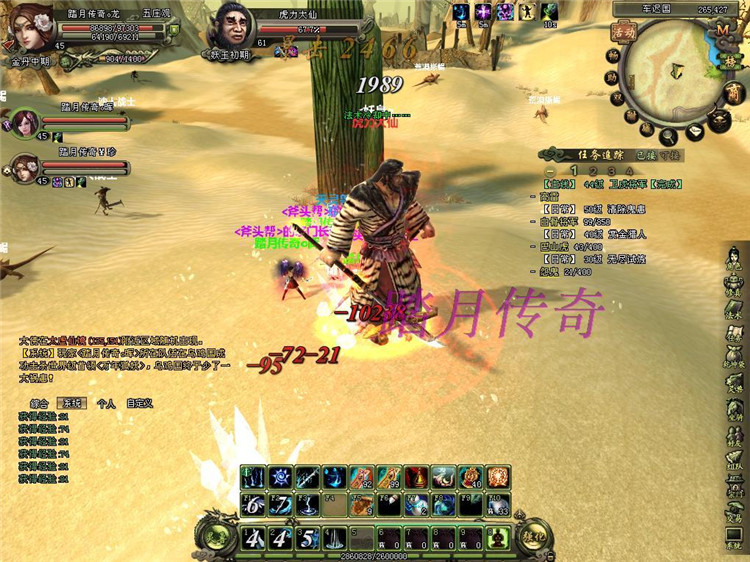Open the 自定义 custom chat tab
This screenshot has height=562, width=750.
tap(139, 403)
